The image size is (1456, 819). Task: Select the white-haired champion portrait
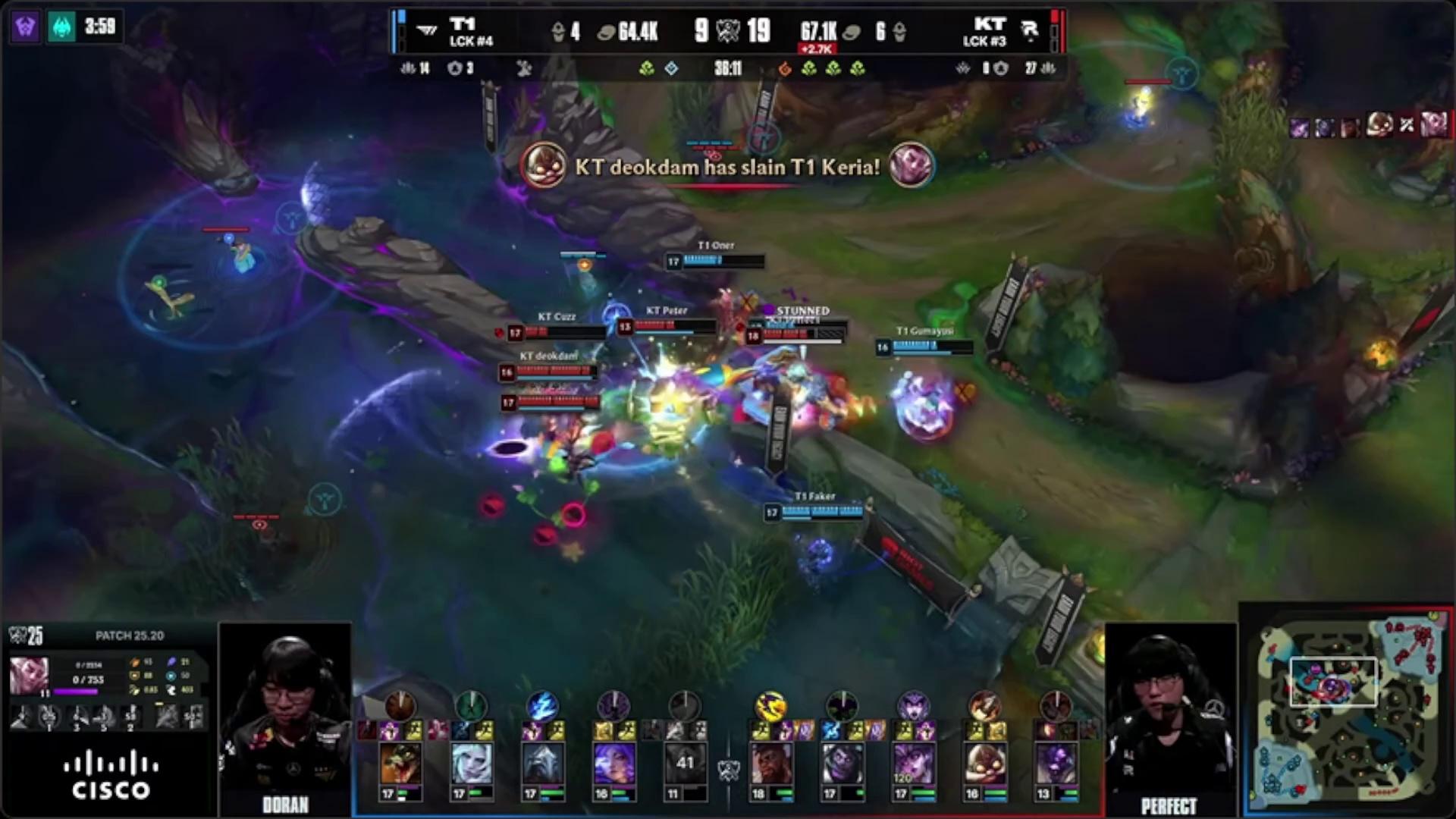[471, 763]
